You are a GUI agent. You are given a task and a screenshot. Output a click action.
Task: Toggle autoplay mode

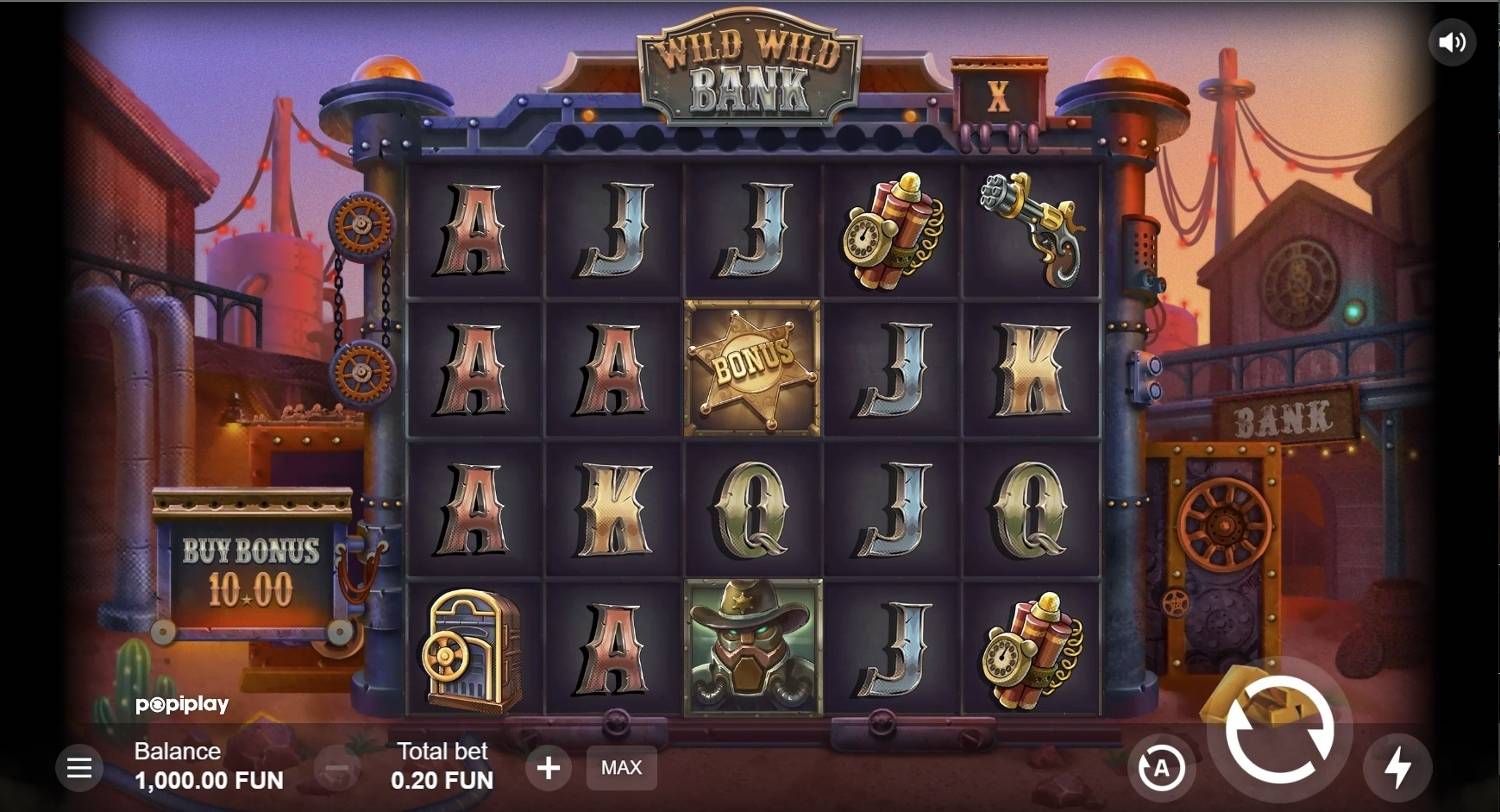(x=1160, y=768)
